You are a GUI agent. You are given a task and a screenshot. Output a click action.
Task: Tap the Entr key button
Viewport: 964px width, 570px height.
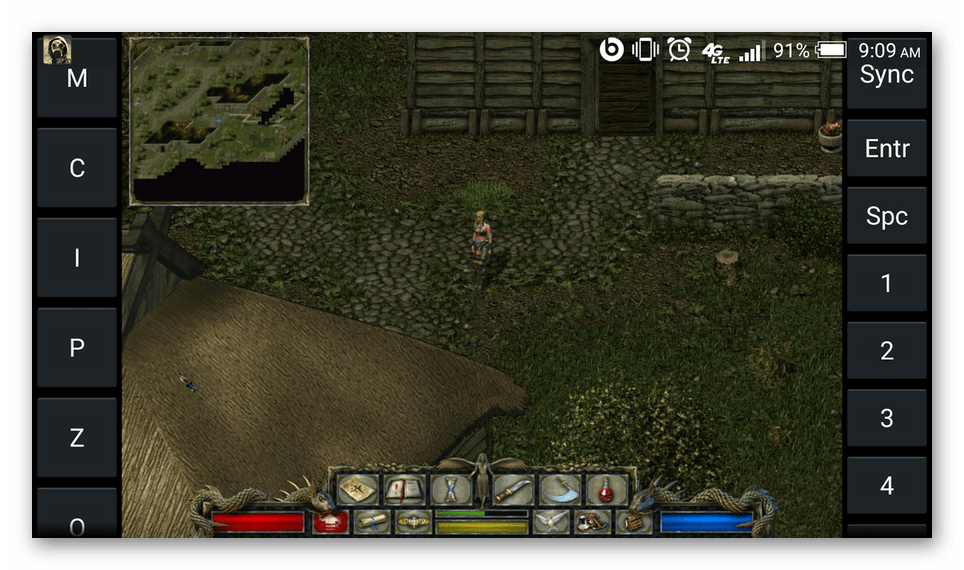pyautogui.click(x=886, y=149)
